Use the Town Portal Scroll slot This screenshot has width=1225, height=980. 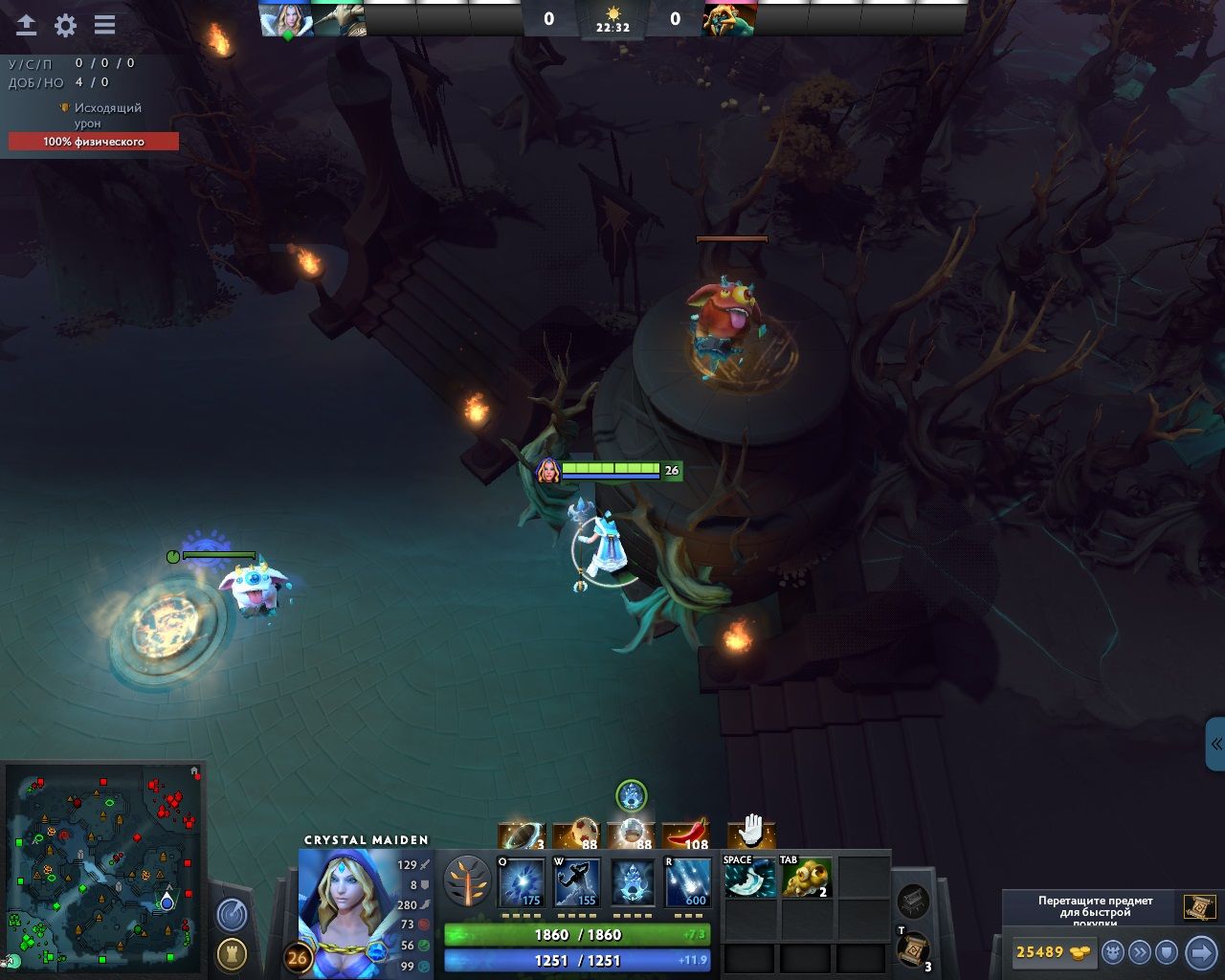[x=913, y=948]
